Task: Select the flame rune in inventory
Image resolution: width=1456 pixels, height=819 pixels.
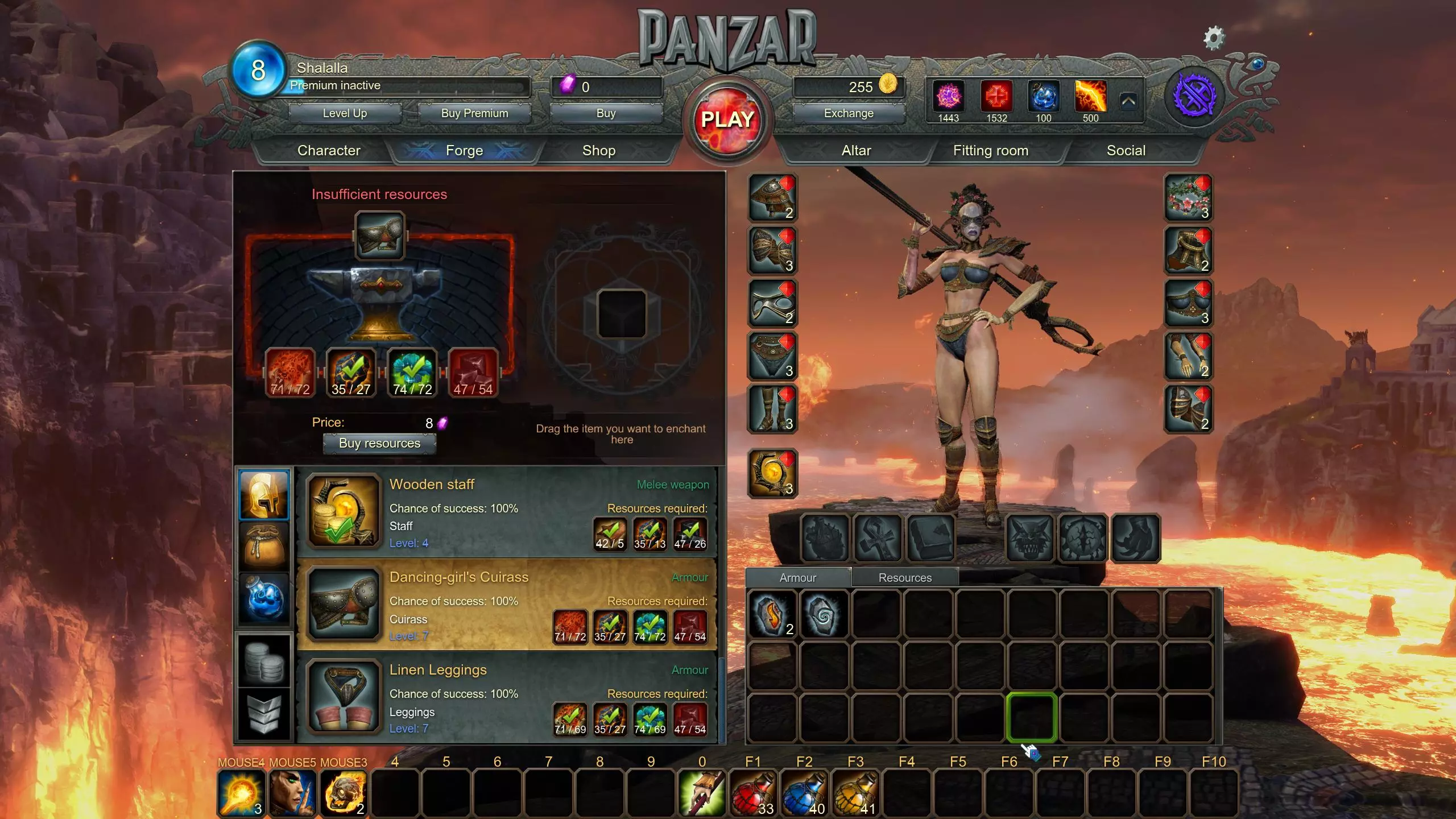Action: tap(772, 614)
